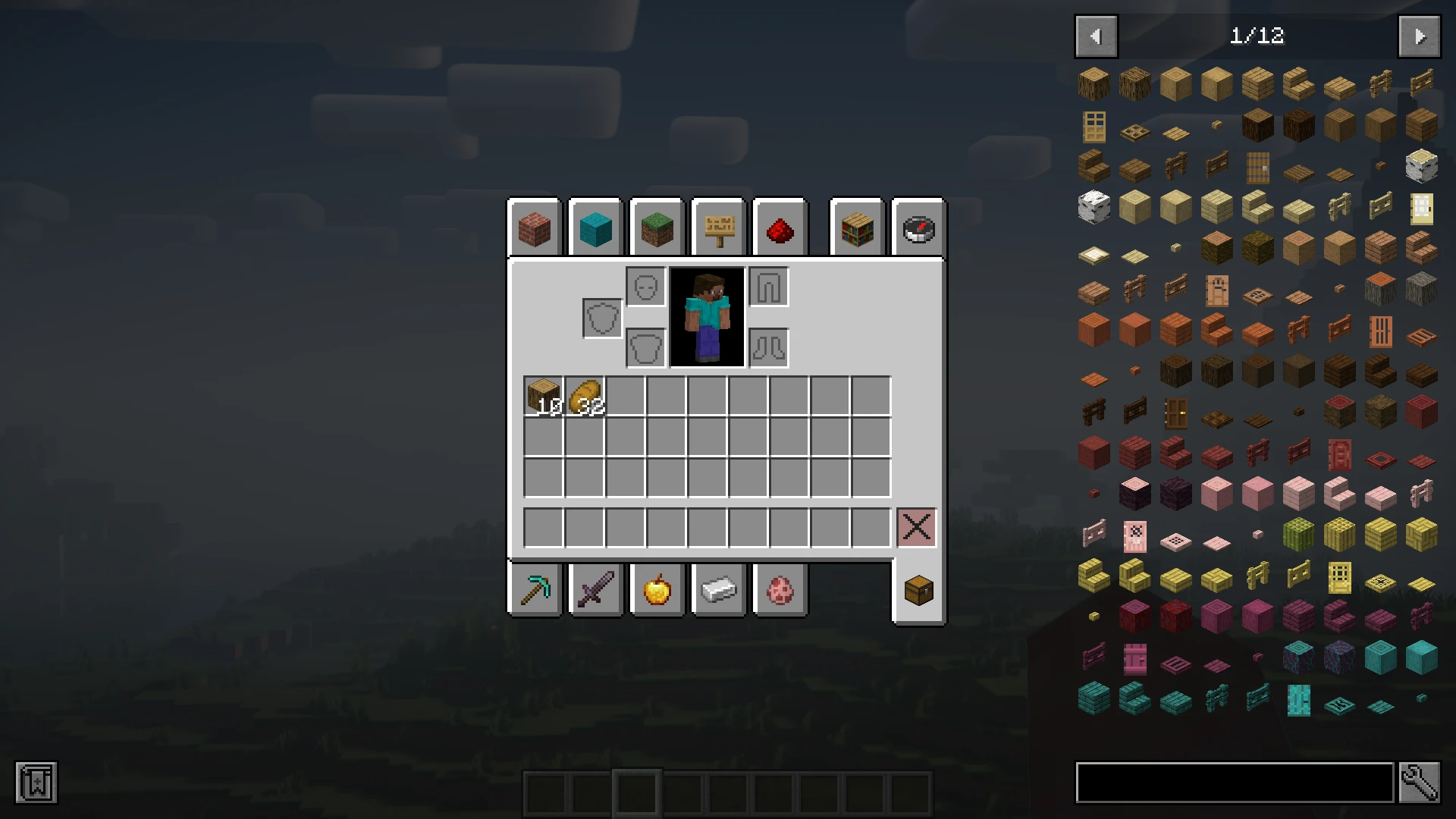Open the bookshelf saved hotbars tab
The image size is (1456, 819).
click(x=857, y=228)
